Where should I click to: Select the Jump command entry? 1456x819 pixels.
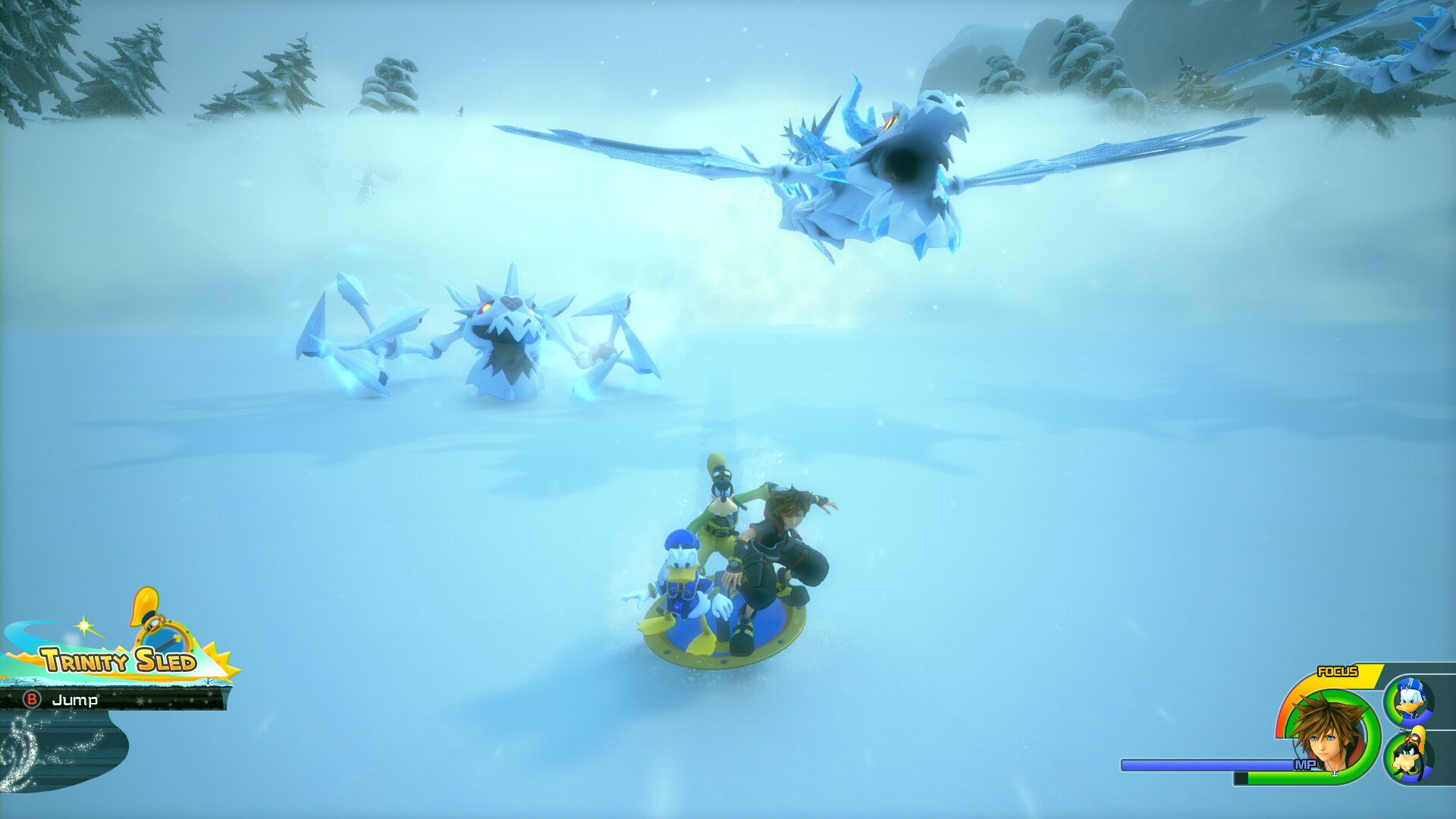click(x=76, y=701)
